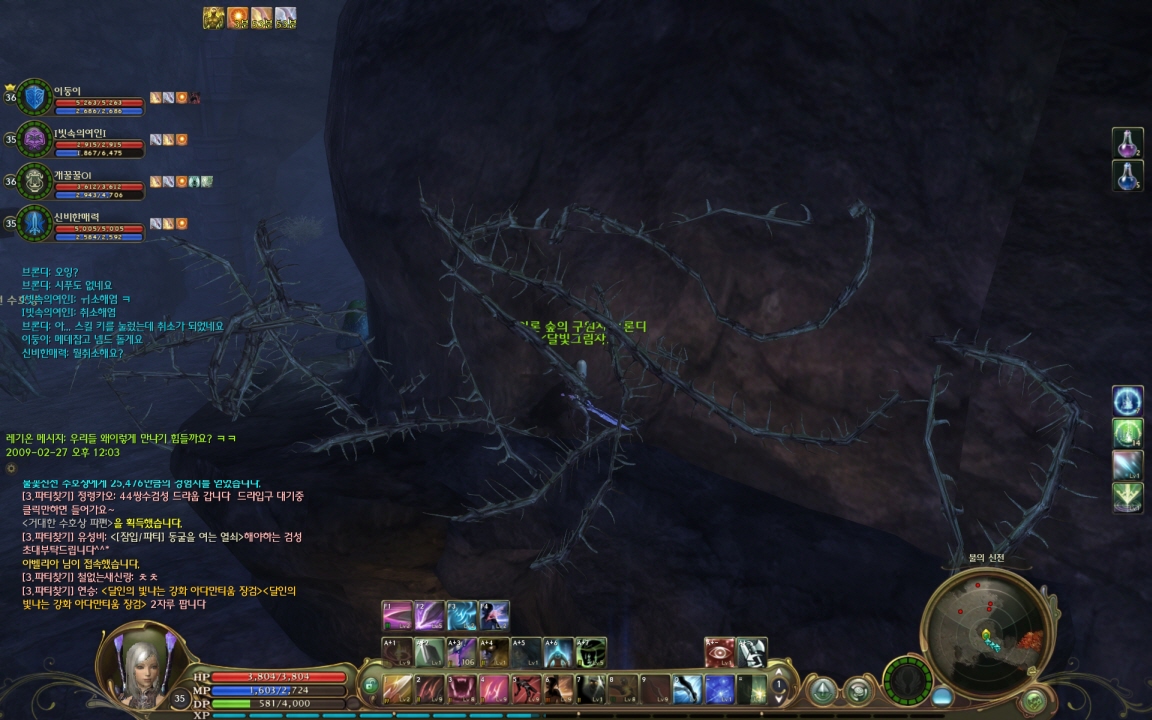This screenshot has height=720, width=1152.
Task: Activate the F1 pink slash skill
Action: [397, 615]
